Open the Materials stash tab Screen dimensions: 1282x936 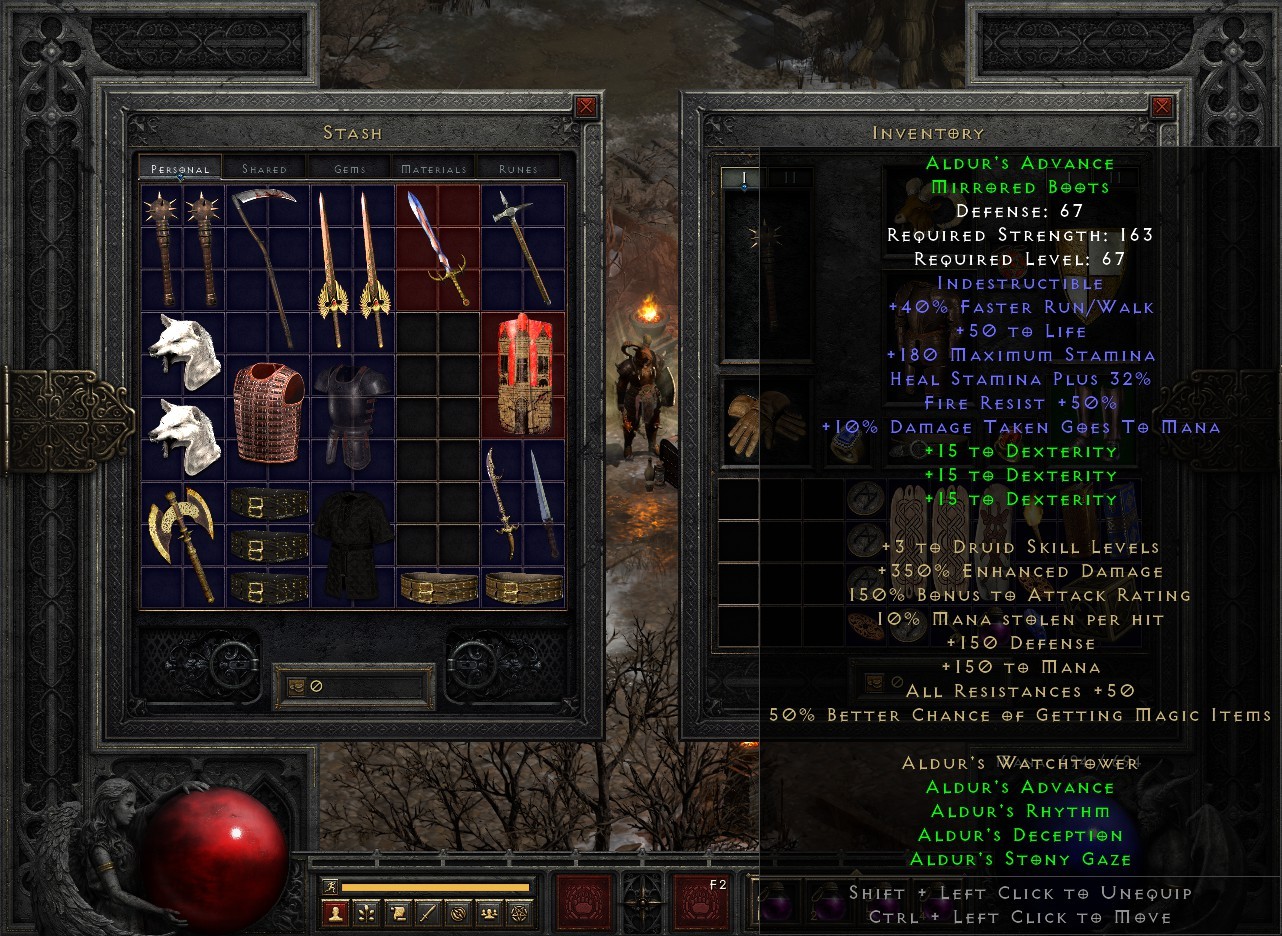pos(434,169)
